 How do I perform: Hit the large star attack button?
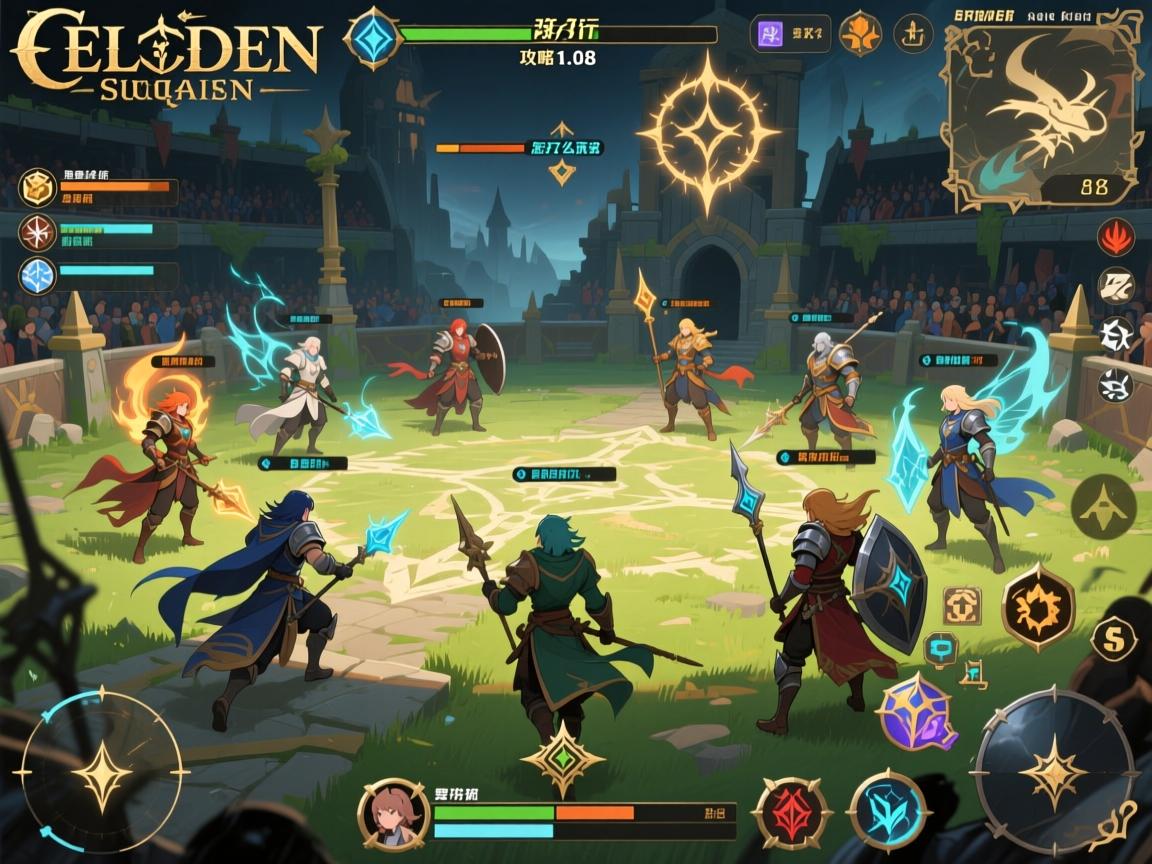(x=1053, y=772)
